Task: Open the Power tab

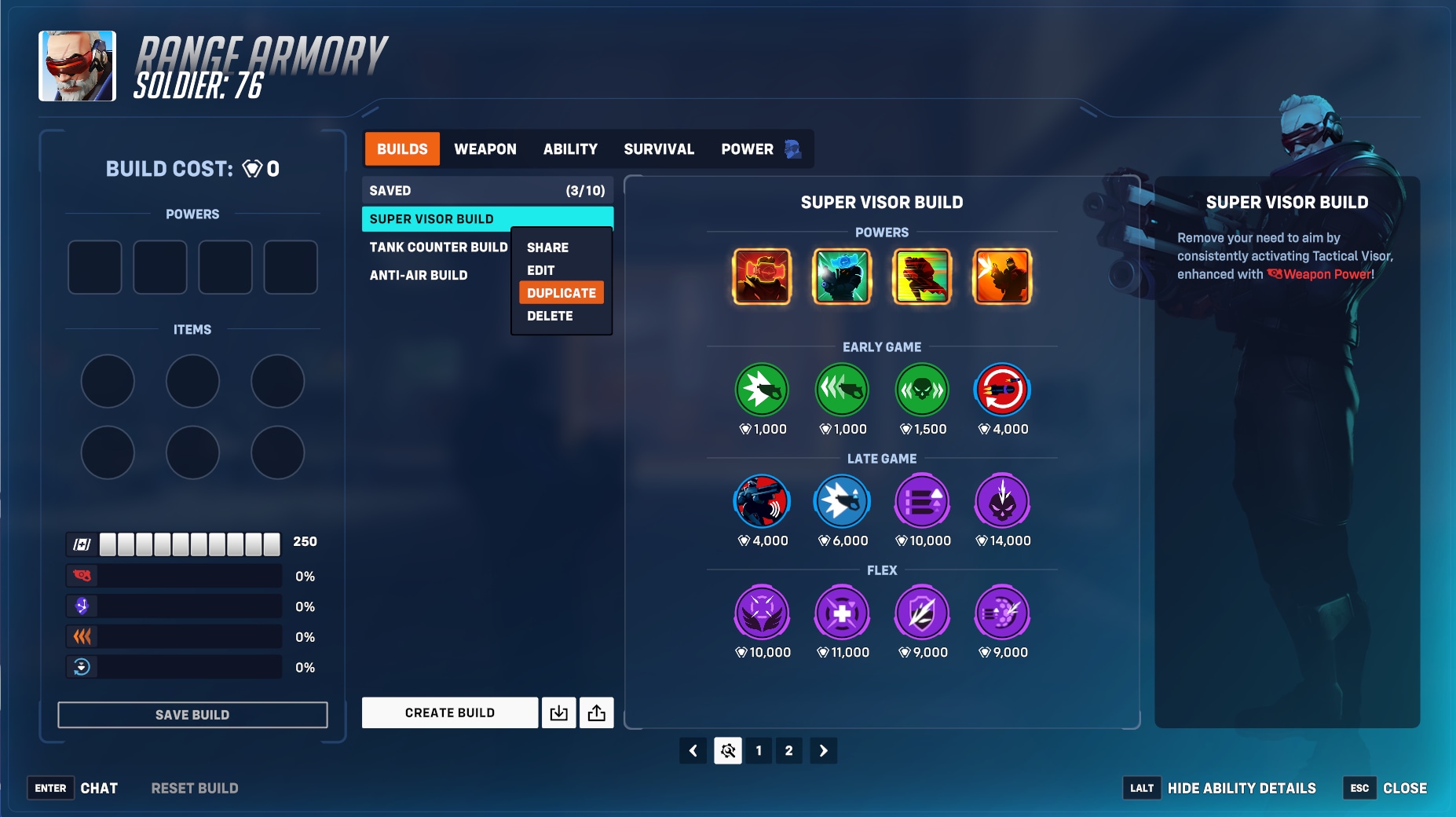Action: tap(748, 149)
